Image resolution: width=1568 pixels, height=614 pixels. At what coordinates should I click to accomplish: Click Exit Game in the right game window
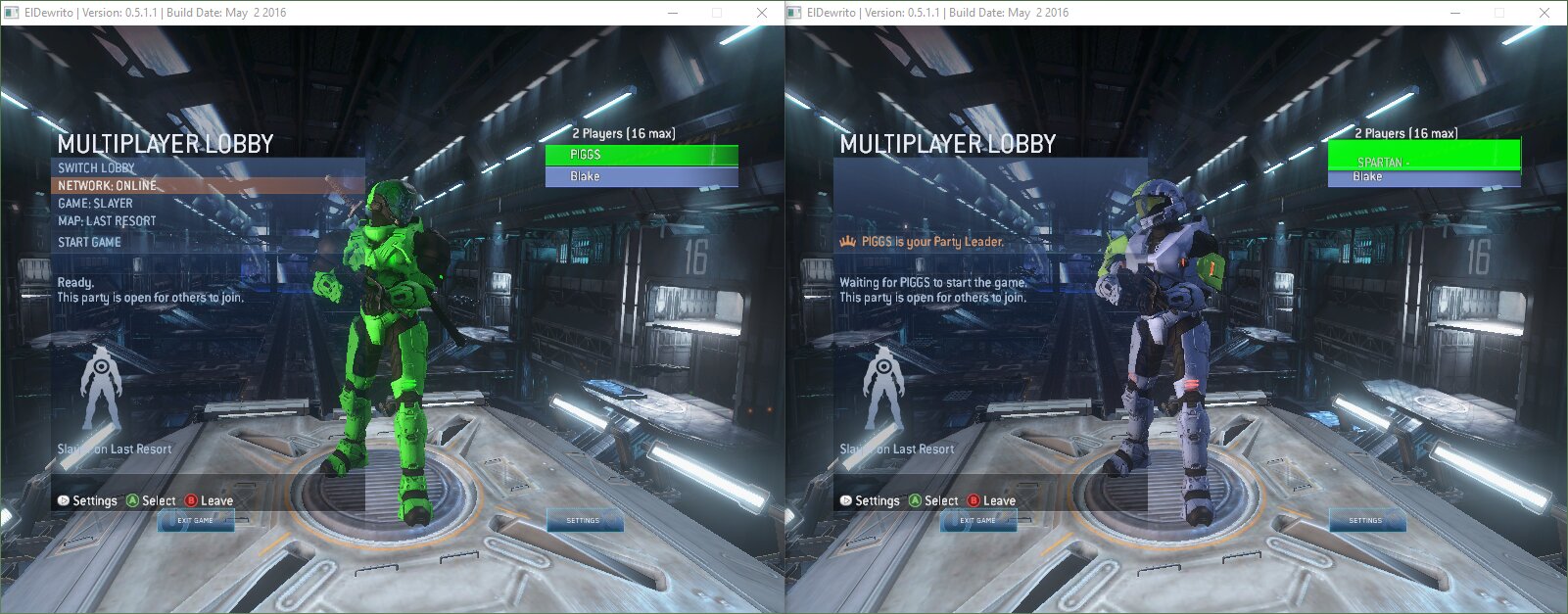pyautogui.click(x=977, y=521)
